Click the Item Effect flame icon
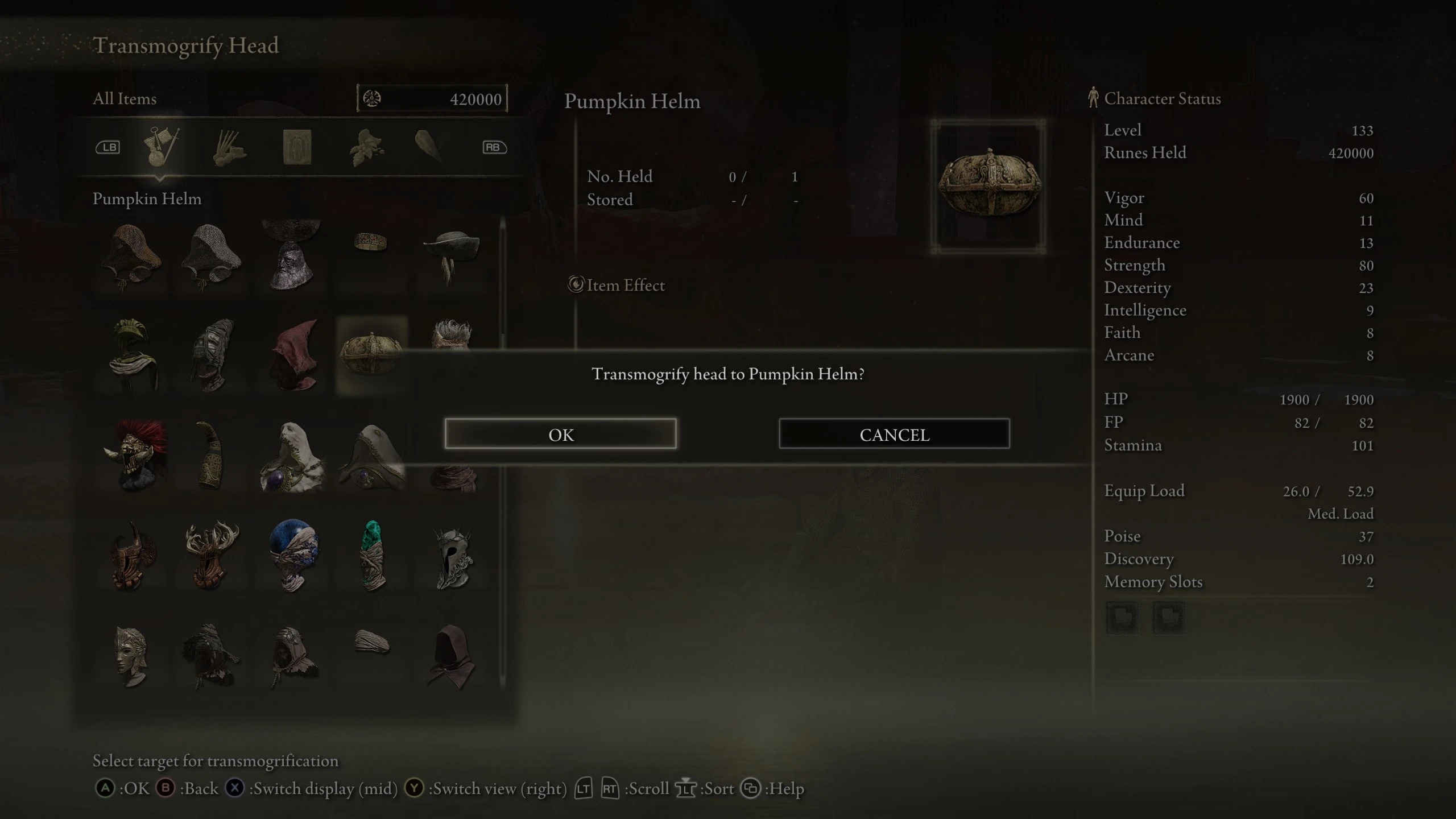The height and width of the screenshot is (819, 1456). tap(576, 285)
